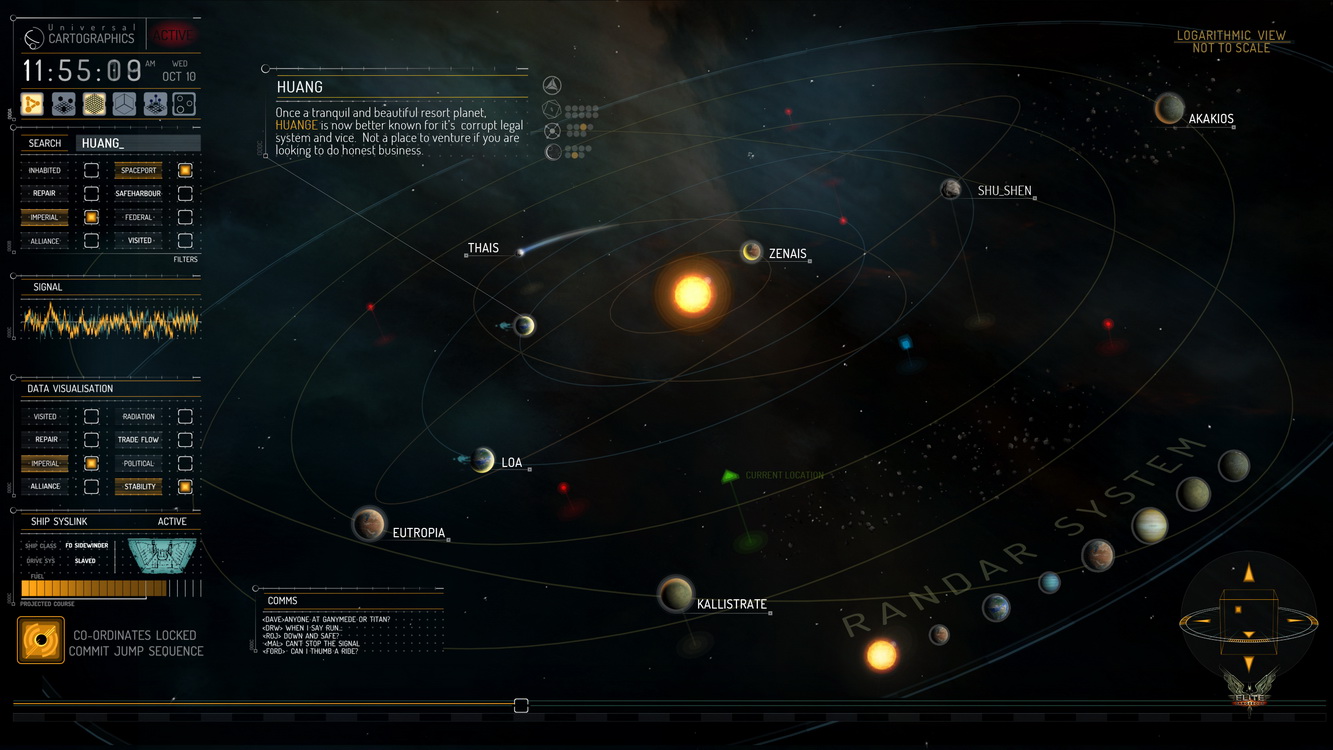Enable the Inhabited filter checkbox
Screen dimensions: 1333x750
[x=91, y=170]
